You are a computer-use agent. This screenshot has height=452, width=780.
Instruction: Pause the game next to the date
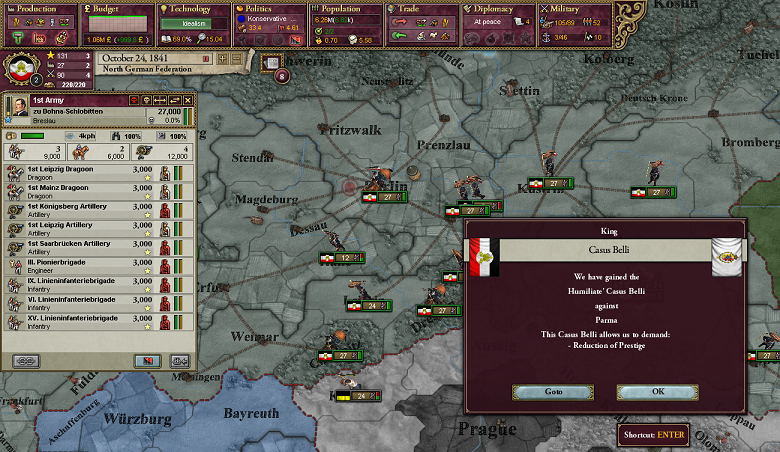click(x=206, y=59)
